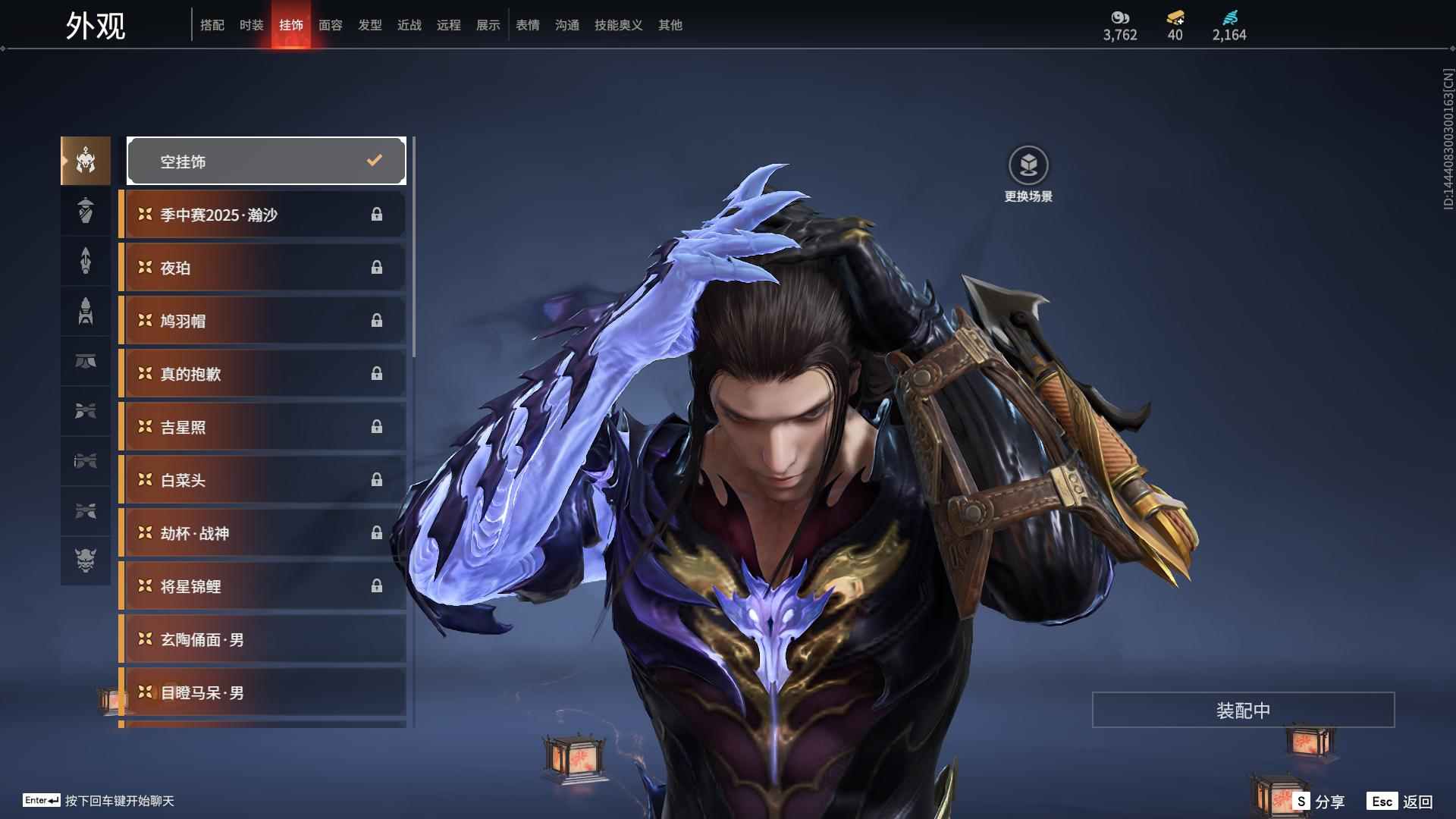The image size is (1456, 819).
Task: Choose the 白菜头 accessory
Action: [263, 480]
